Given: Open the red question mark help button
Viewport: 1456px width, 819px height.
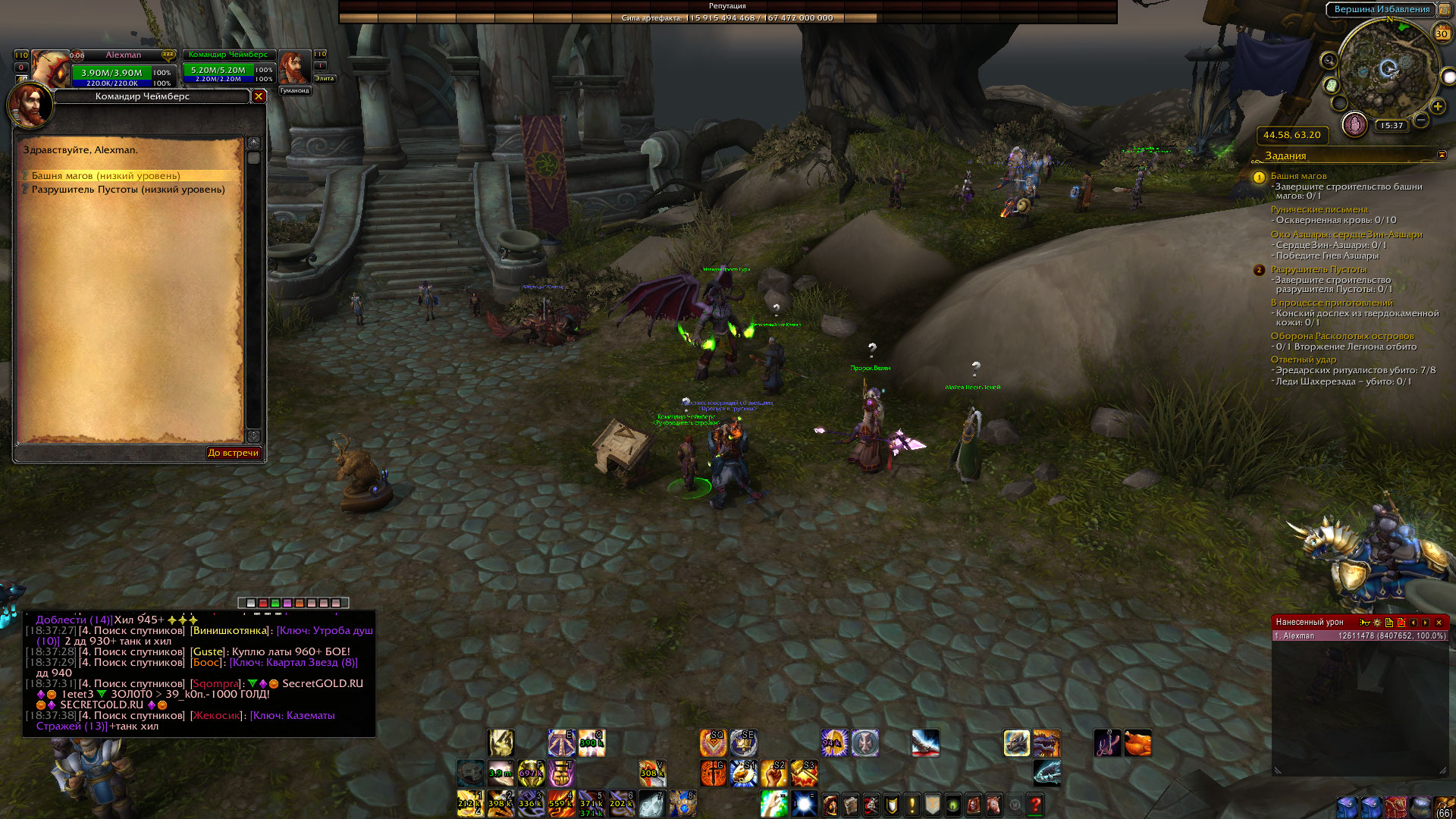Looking at the screenshot, I should point(1035,804).
